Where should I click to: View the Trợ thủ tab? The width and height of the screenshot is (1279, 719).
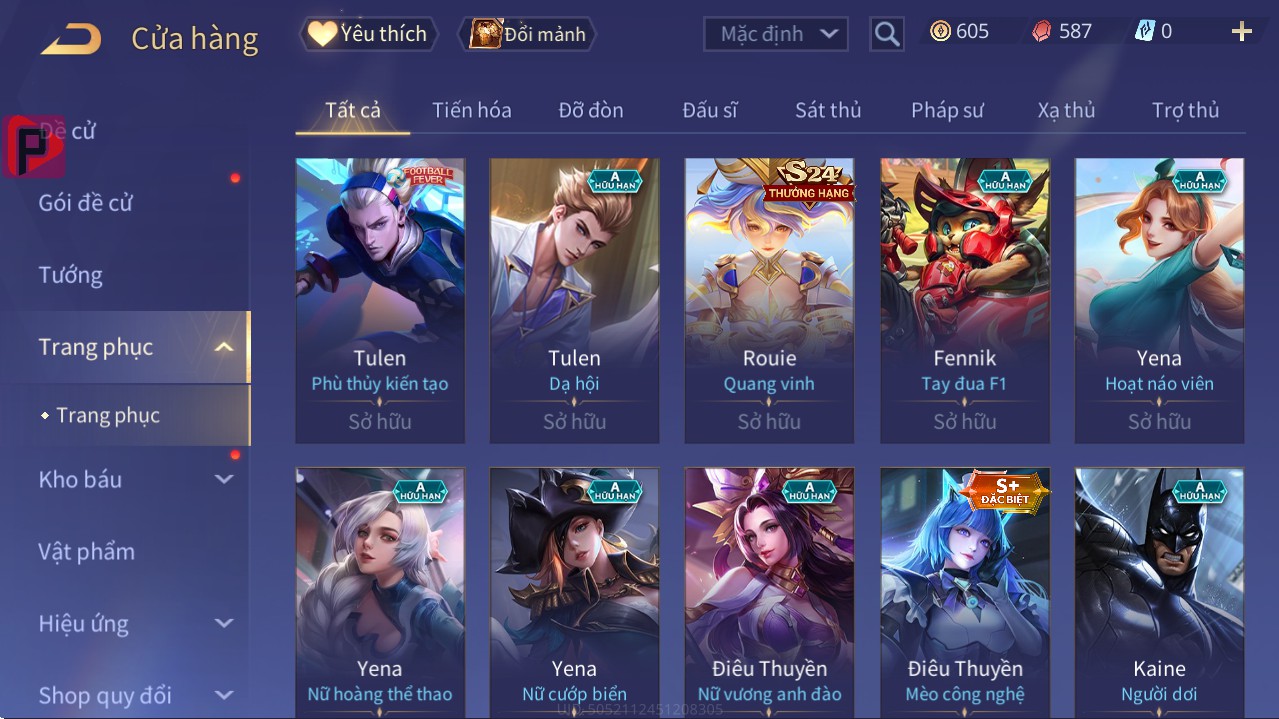click(1185, 110)
